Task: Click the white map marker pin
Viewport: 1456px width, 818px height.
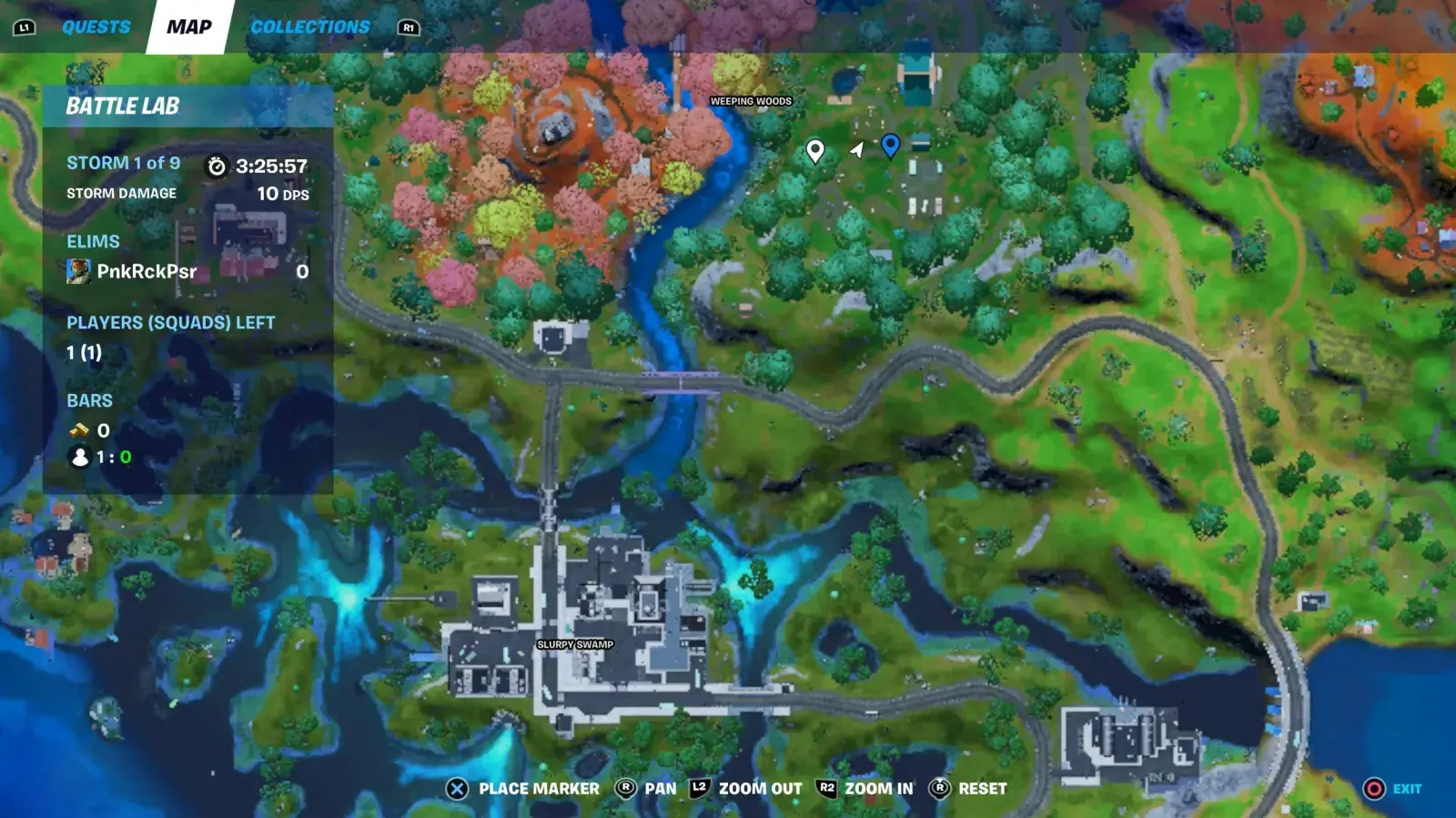Action: click(815, 150)
